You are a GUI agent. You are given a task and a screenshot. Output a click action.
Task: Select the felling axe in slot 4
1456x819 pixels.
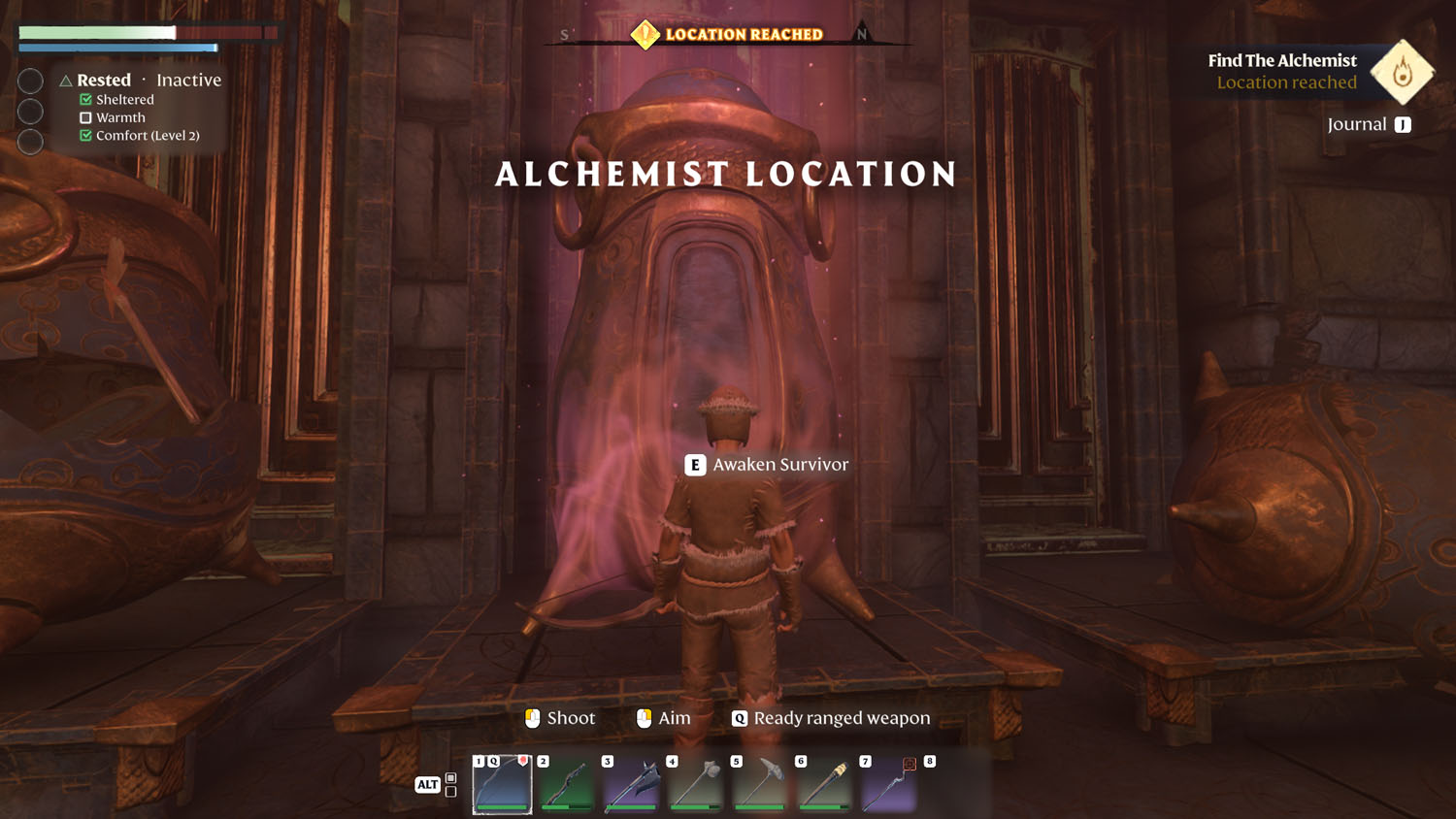696,784
